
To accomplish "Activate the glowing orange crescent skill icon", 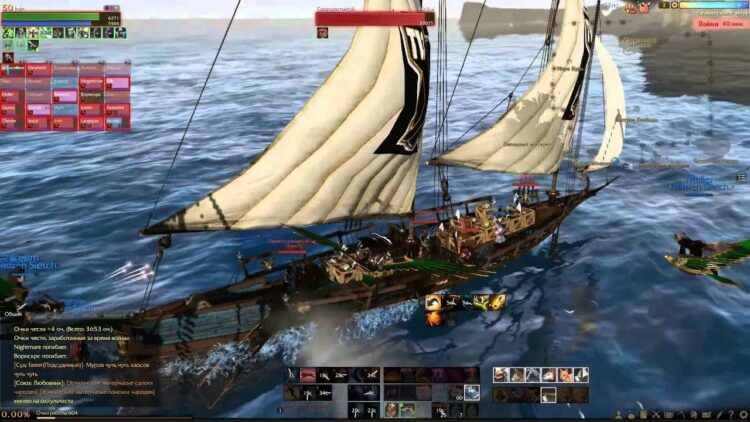I will 435,301.
